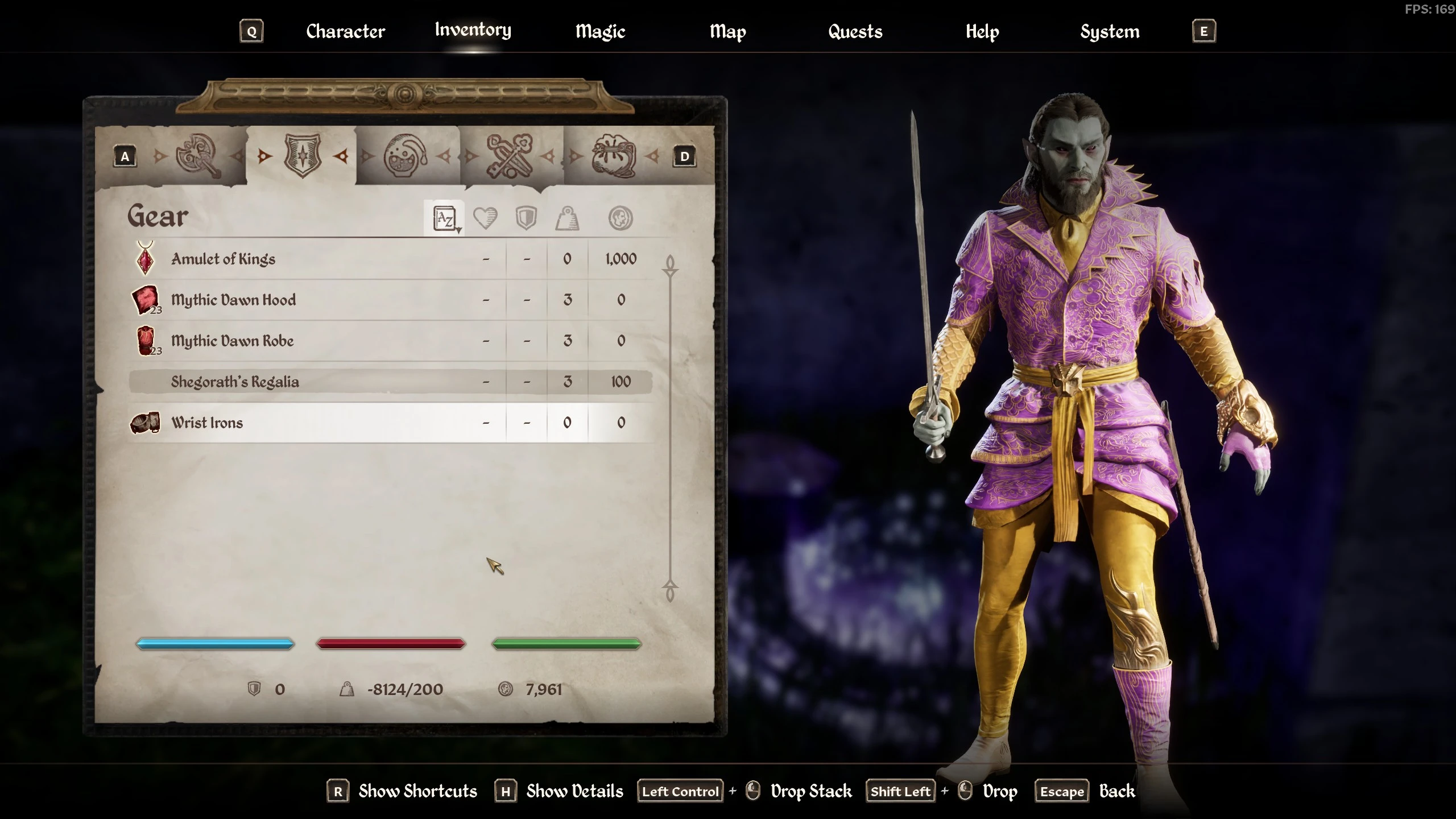The image size is (1456, 819).
Task: Open the Character menu
Action: pos(345,31)
